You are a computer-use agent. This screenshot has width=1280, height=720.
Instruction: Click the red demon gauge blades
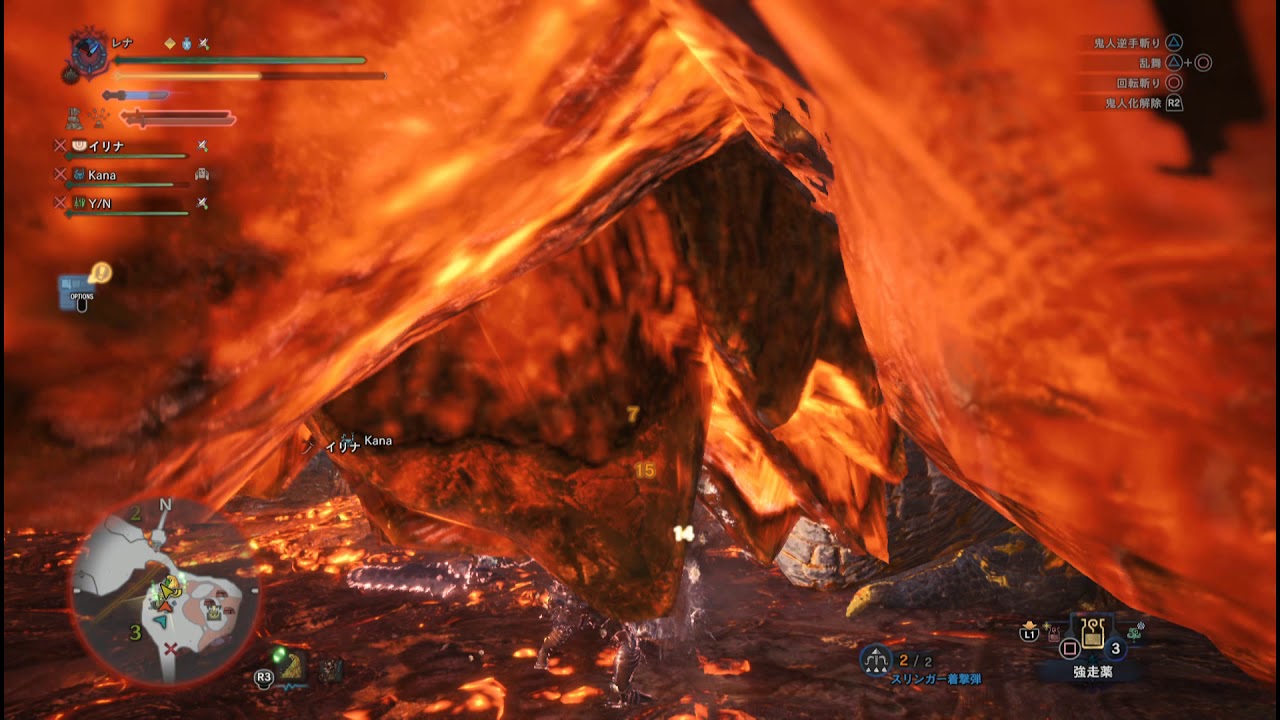[x=178, y=119]
